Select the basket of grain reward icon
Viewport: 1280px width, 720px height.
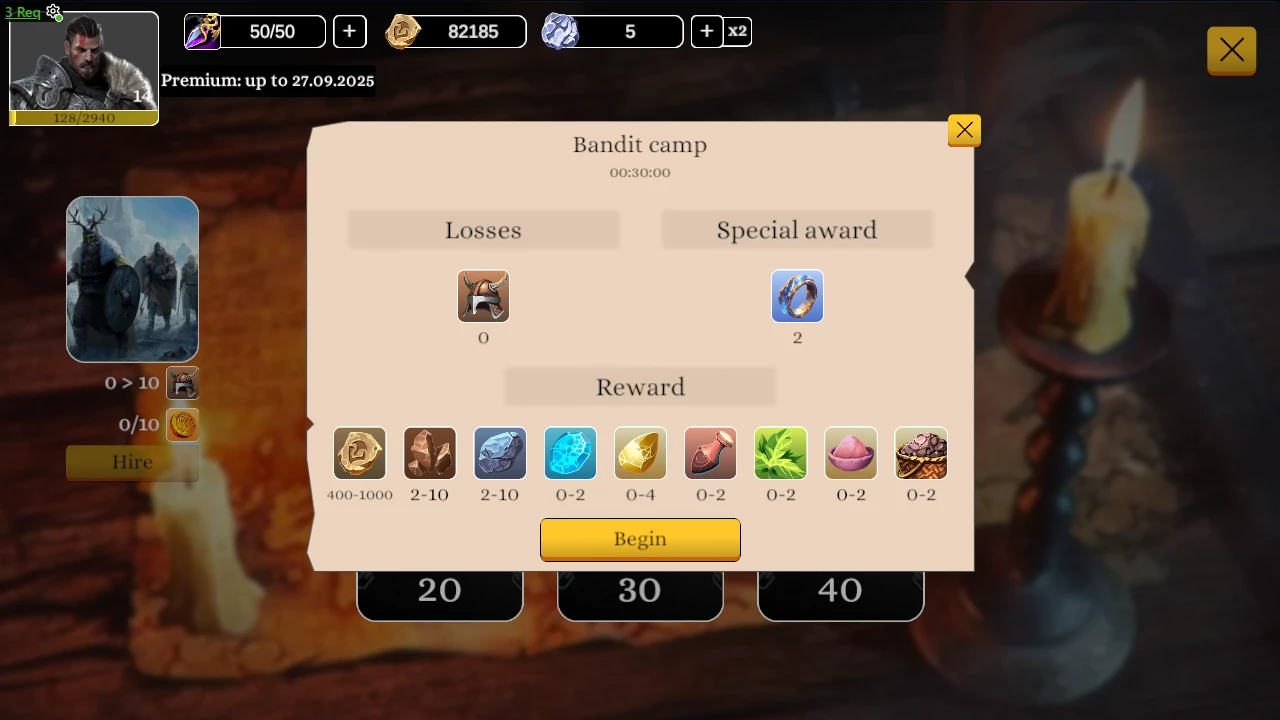(x=920, y=453)
